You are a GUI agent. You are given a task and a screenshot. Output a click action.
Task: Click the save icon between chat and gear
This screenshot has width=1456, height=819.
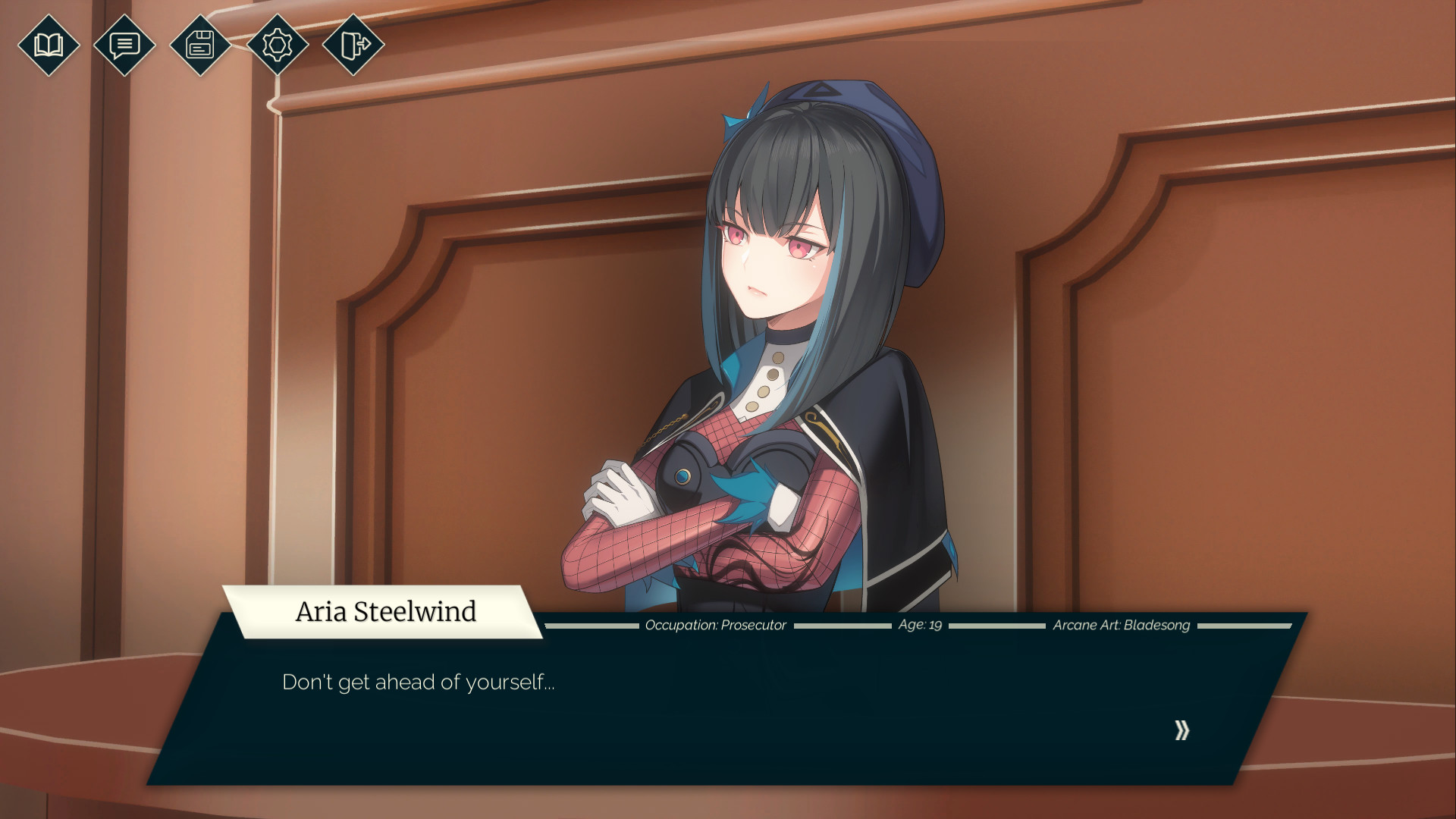[x=199, y=45]
